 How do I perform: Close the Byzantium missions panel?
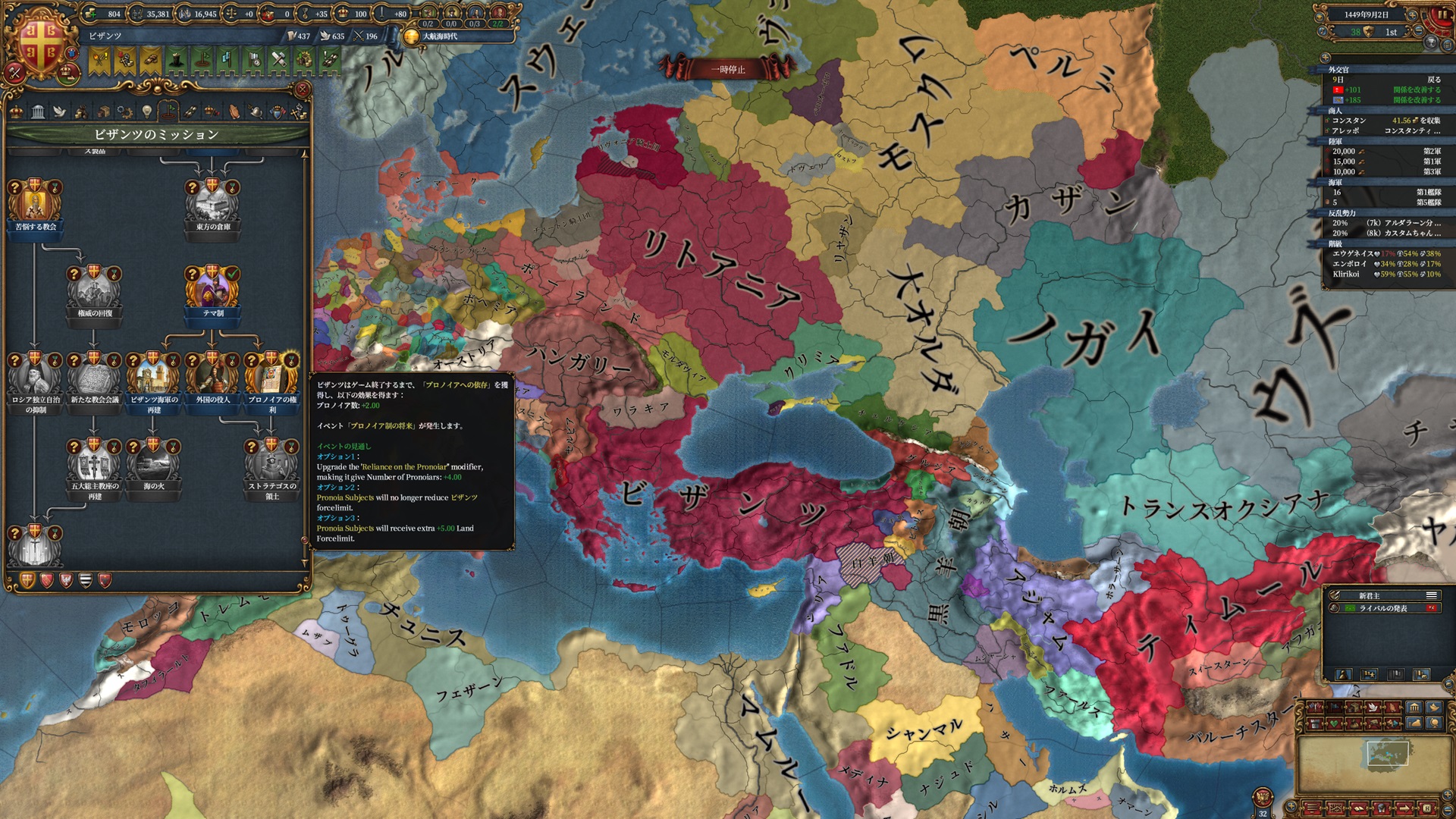(x=303, y=89)
